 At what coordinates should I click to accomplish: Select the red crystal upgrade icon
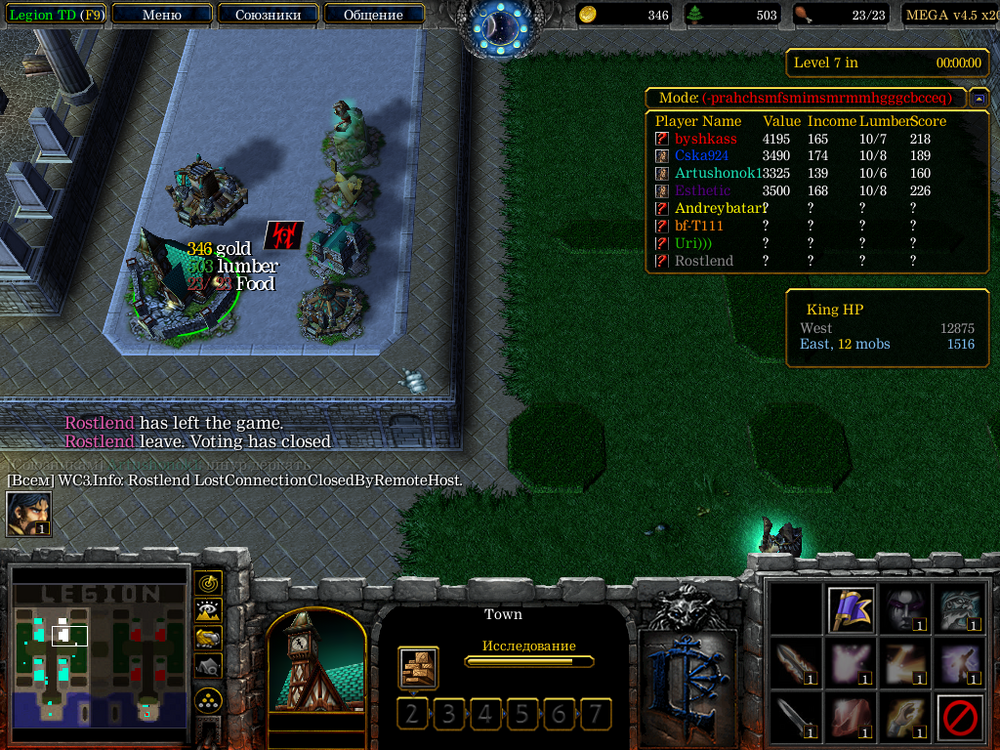[851, 717]
